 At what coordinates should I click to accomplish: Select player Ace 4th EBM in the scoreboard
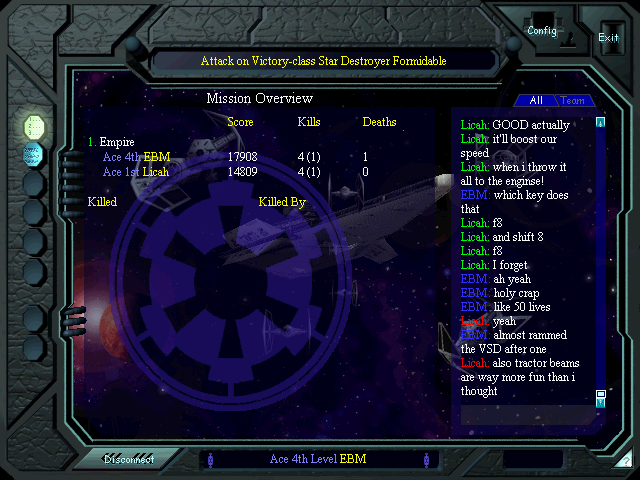coord(136,157)
